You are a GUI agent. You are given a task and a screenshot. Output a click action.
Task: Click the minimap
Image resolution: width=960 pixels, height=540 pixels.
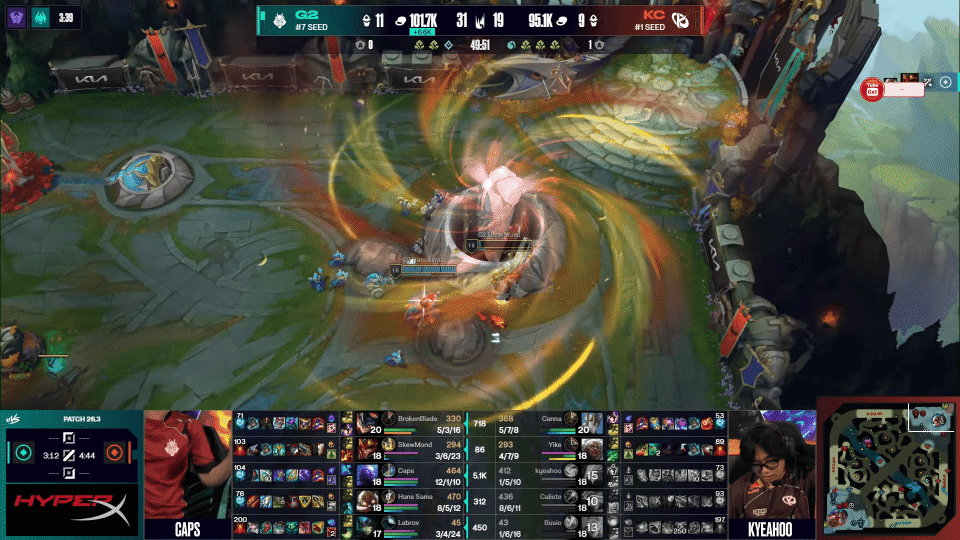[x=888, y=467]
